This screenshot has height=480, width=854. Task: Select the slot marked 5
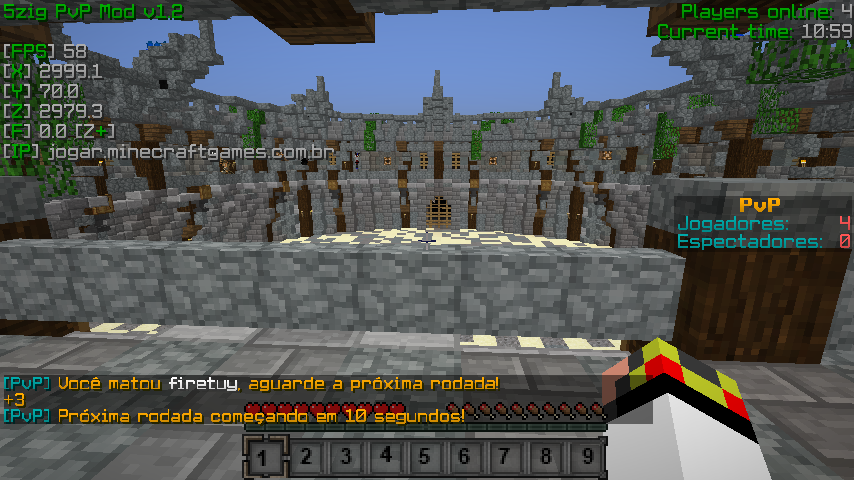pyautogui.click(x=426, y=458)
